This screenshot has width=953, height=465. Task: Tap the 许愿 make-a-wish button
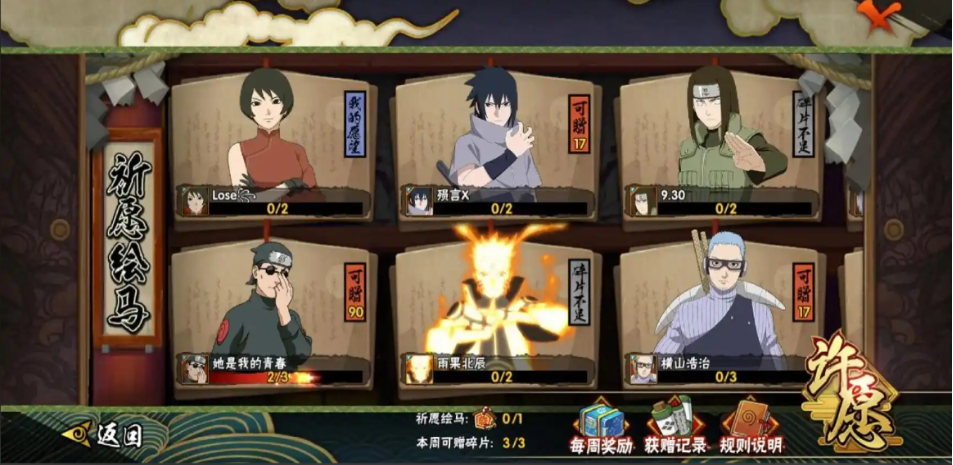(850, 400)
